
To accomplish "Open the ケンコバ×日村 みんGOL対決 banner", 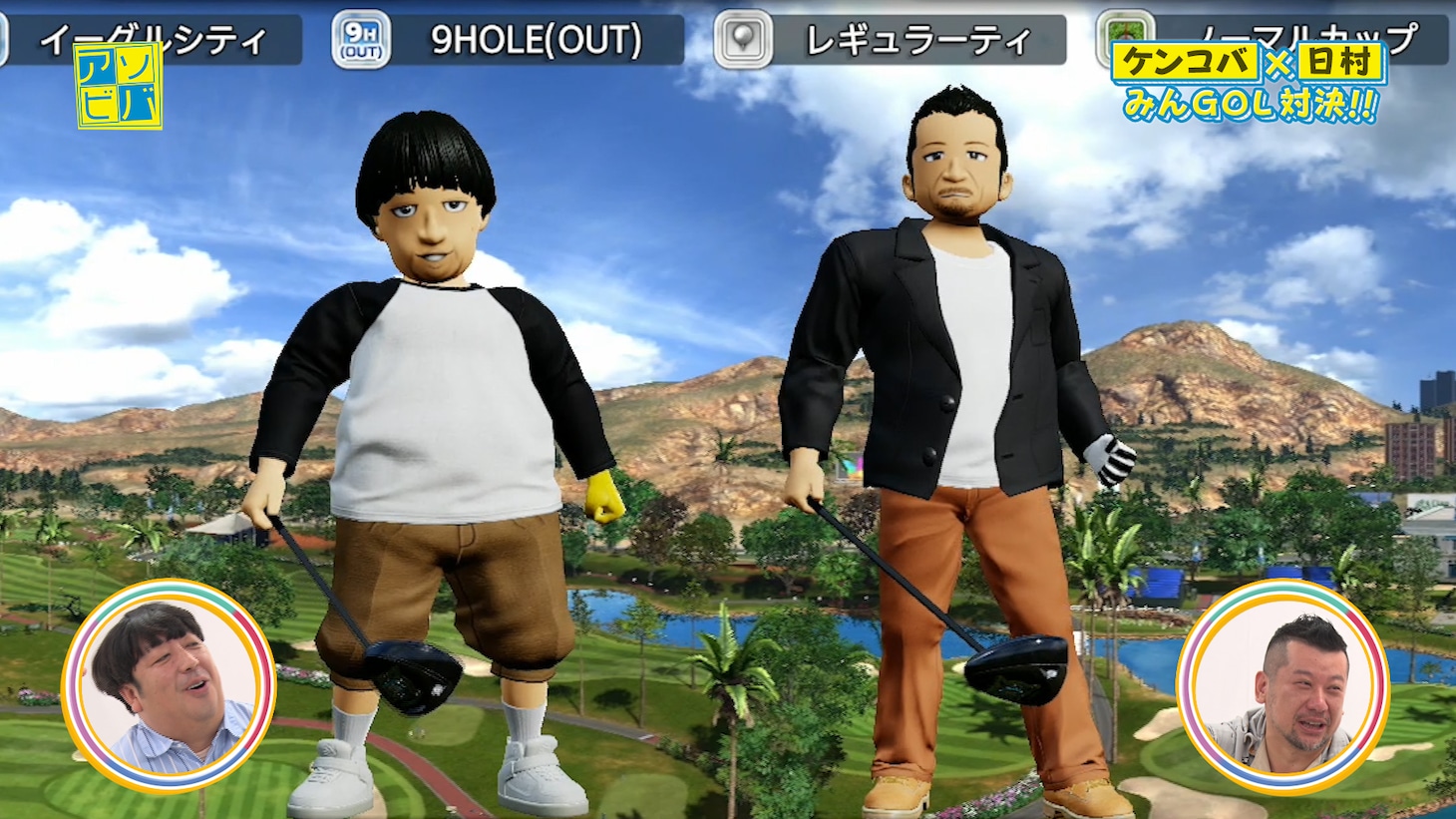I will [1250, 84].
